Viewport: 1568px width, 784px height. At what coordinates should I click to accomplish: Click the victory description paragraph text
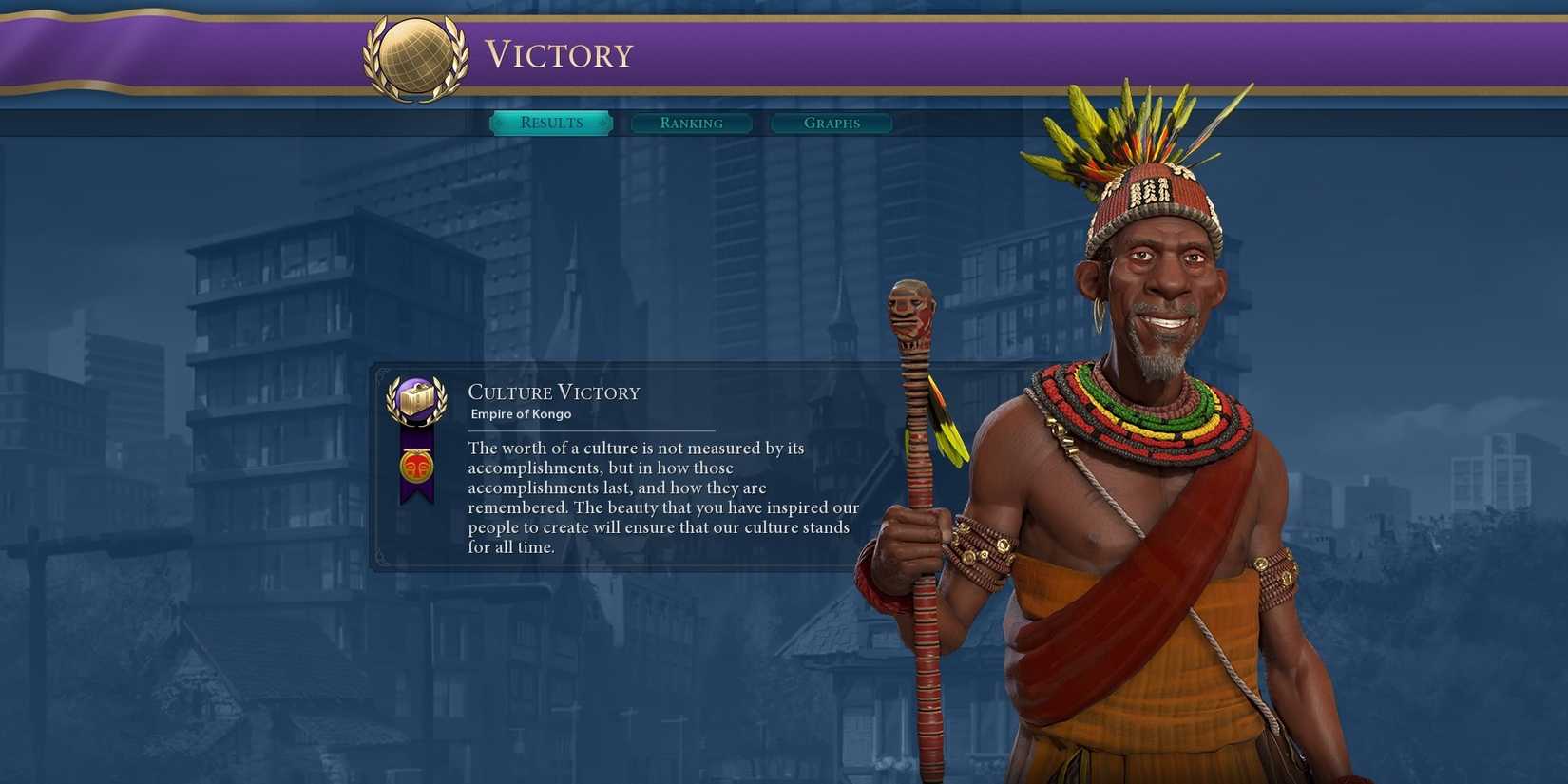tap(660, 497)
